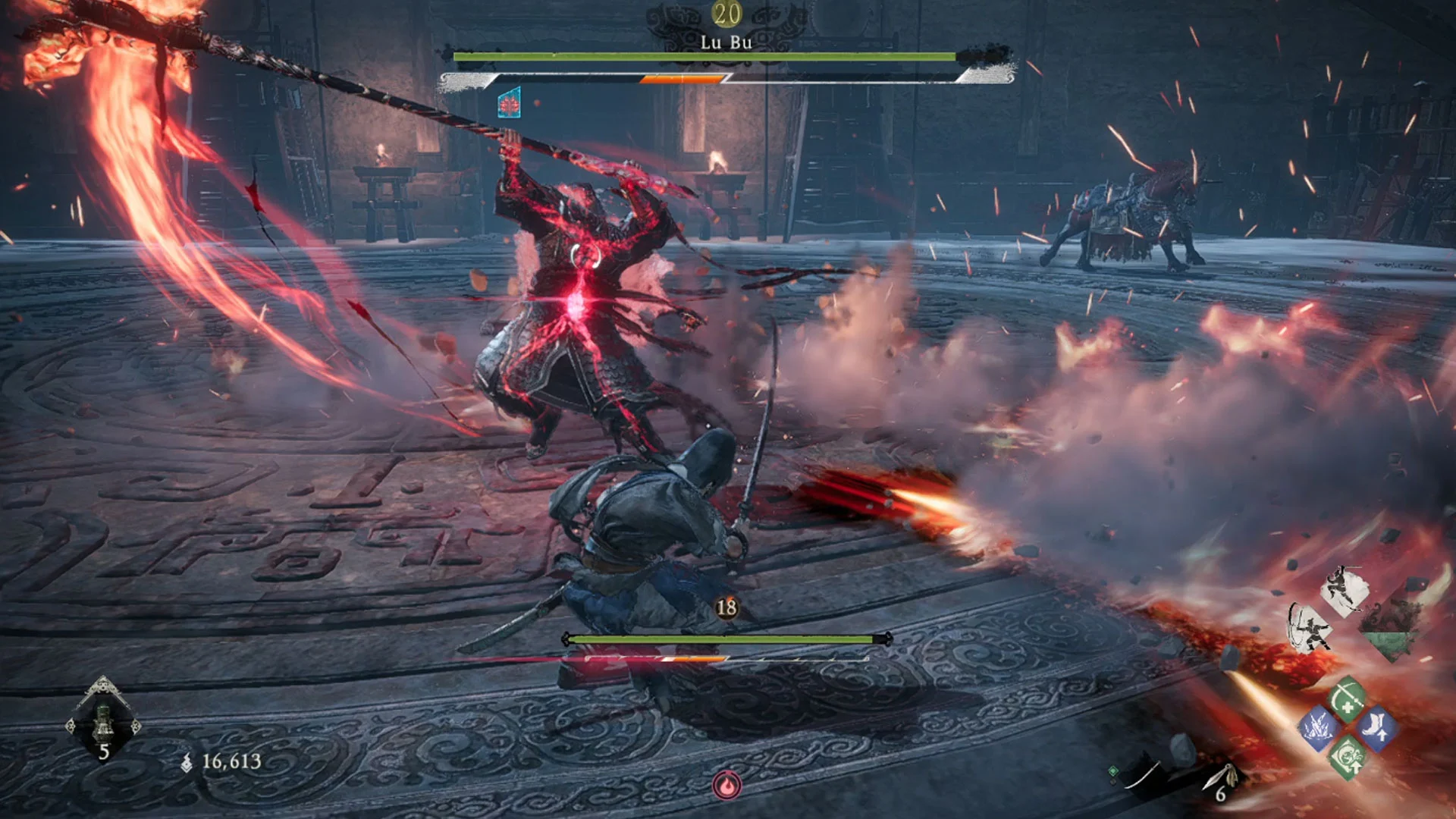
Task: Trigger the green swirl buff spell
Action: point(1348,757)
